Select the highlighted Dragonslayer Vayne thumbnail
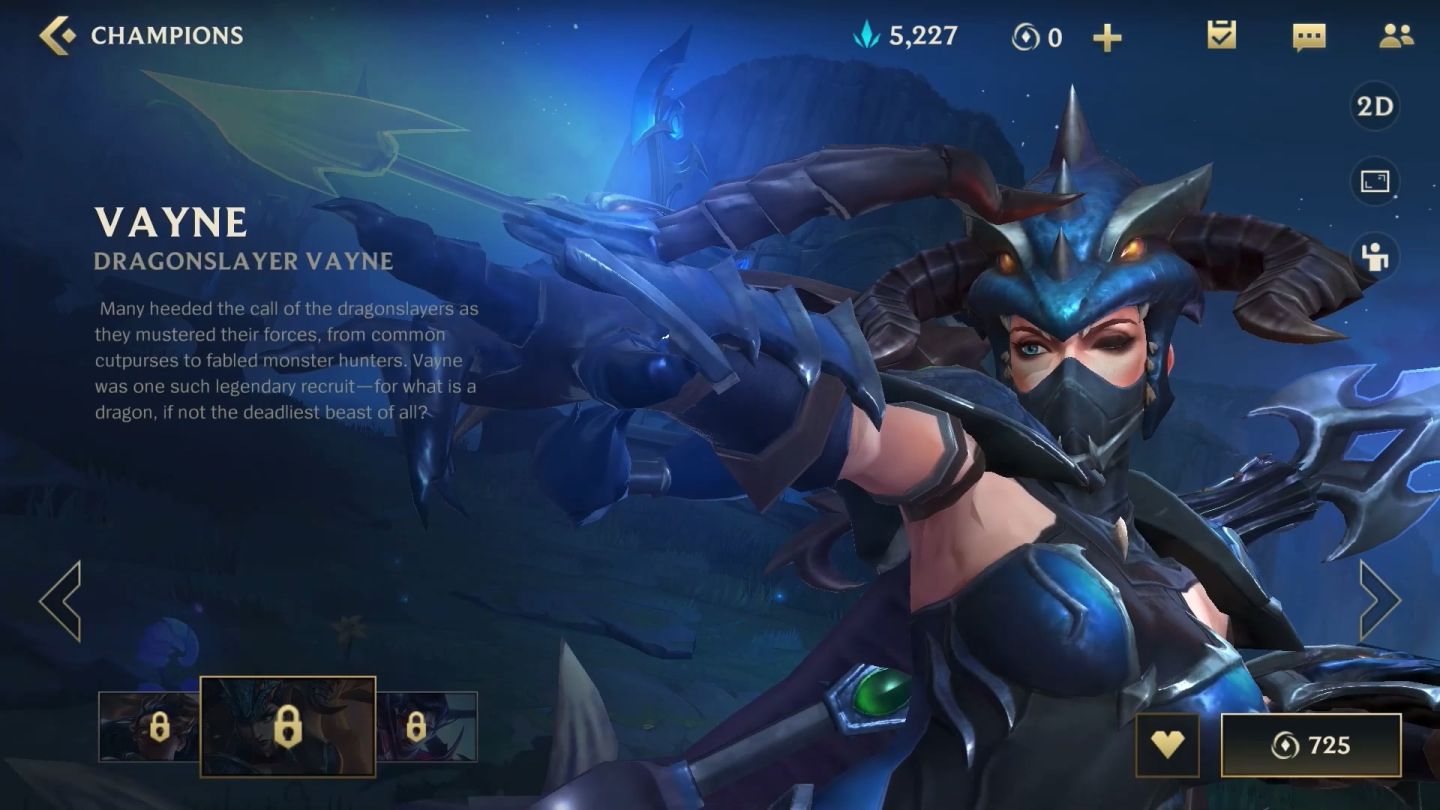 click(288, 727)
